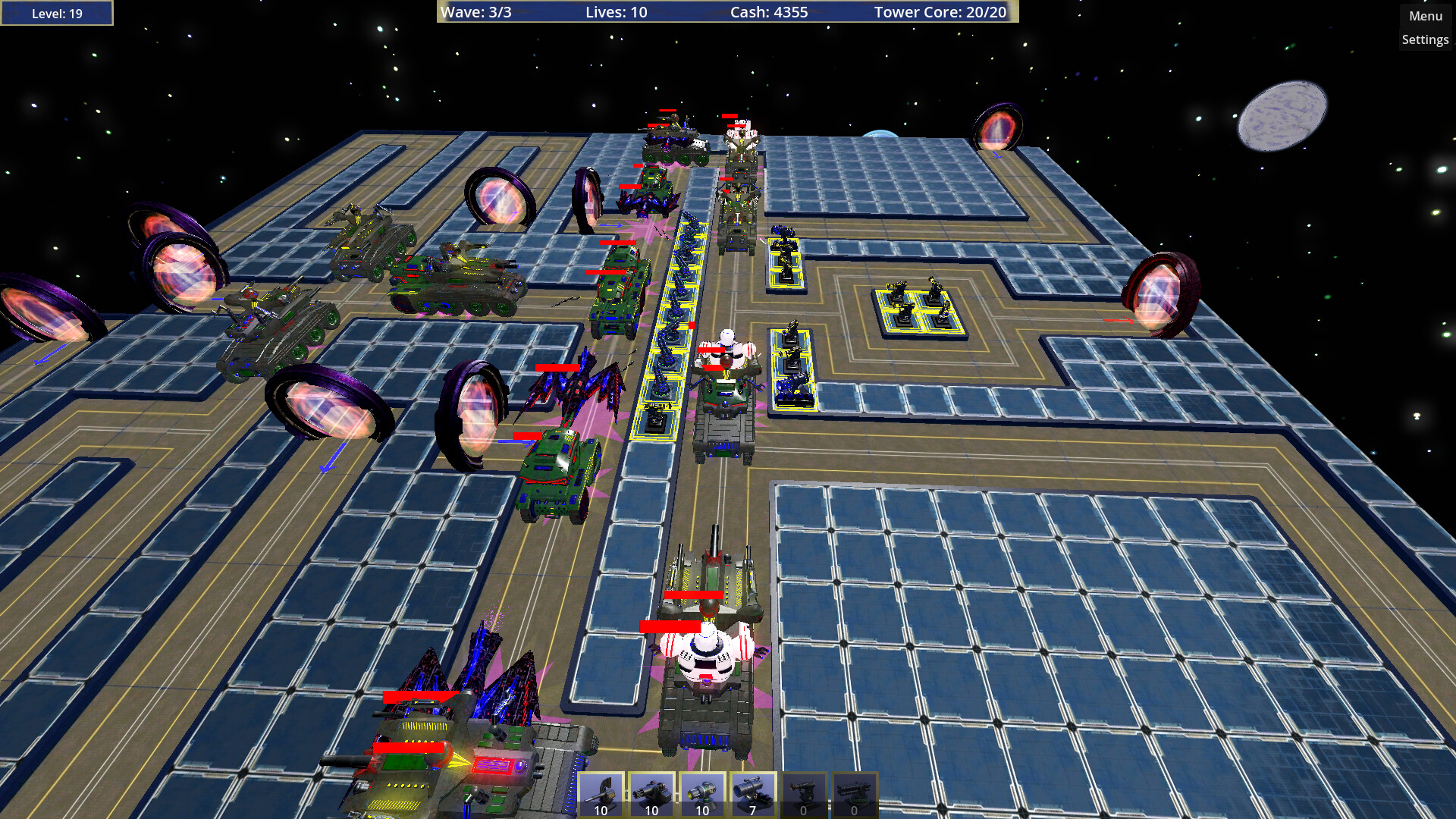Click the Level 19 badge
Viewport: 1456px width, 819px height.
pyautogui.click(x=57, y=12)
